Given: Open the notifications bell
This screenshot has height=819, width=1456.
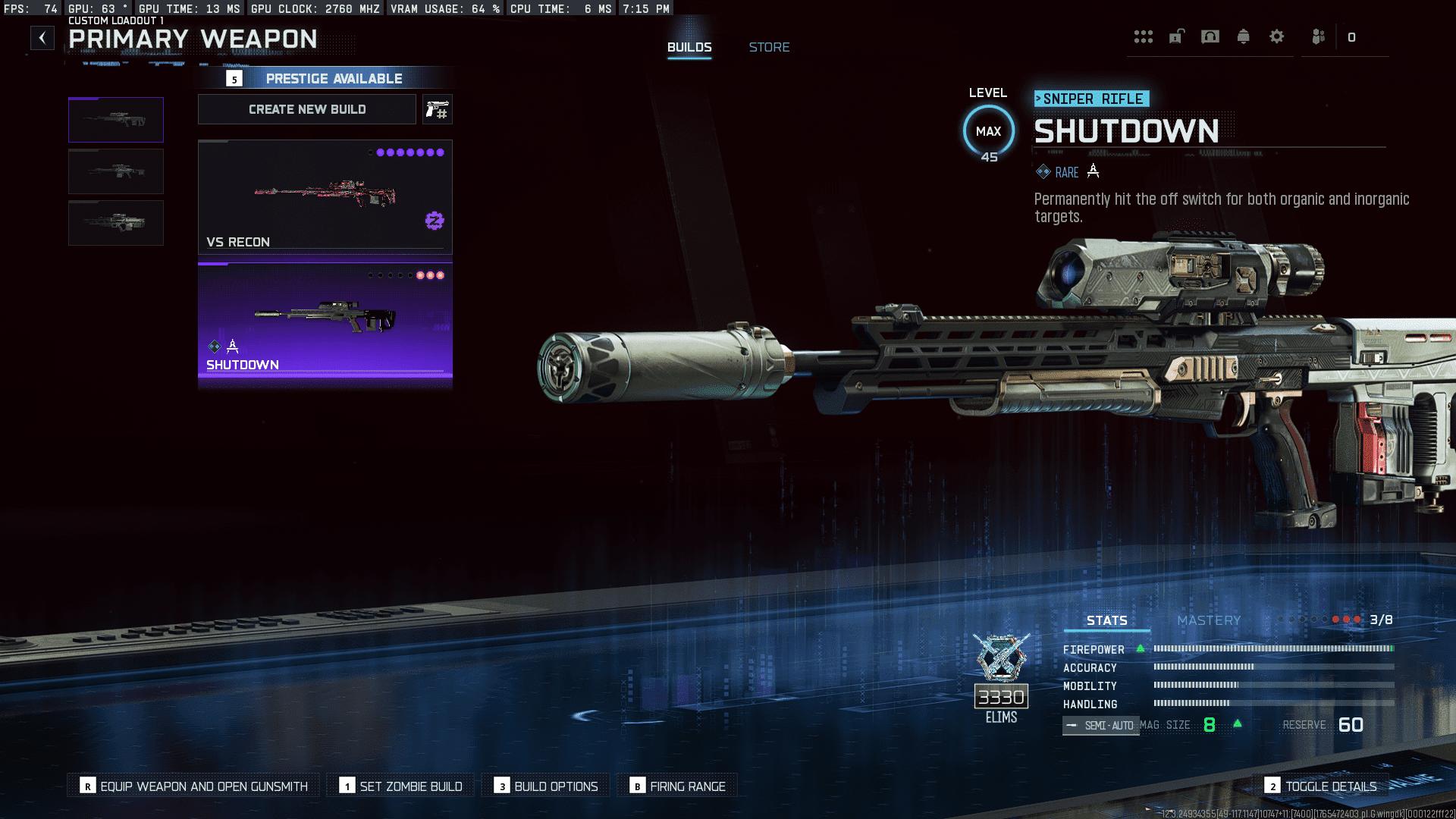Looking at the screenshot, I should tap(1243, 37).
